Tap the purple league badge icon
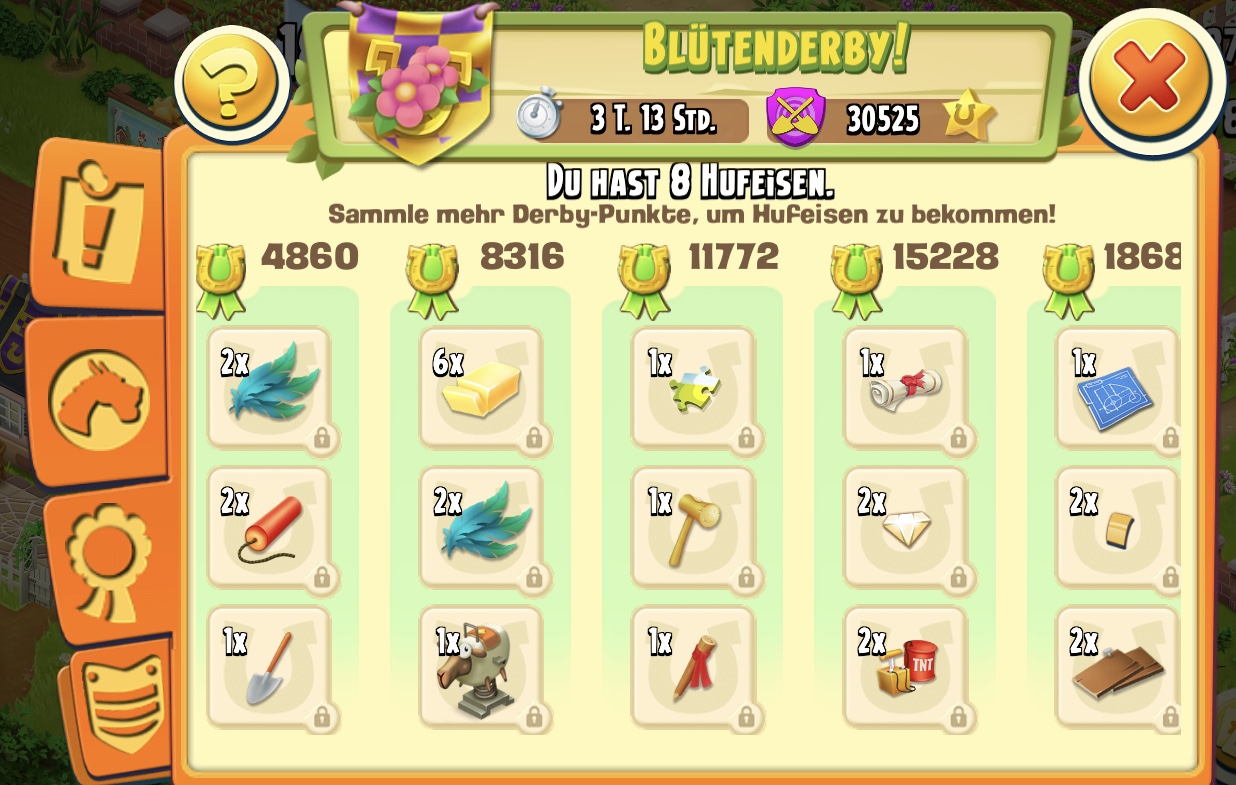 tap(795, 119)
